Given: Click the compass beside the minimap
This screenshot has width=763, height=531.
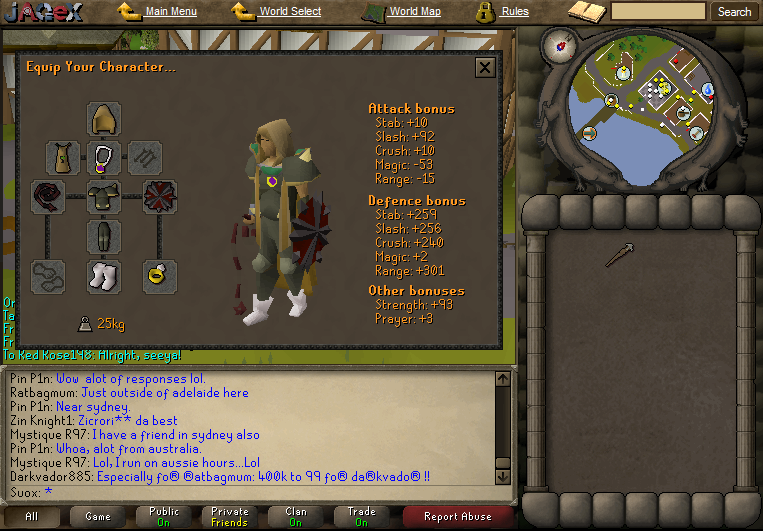Looking at the screenshot, I should (x=555, y=44).
